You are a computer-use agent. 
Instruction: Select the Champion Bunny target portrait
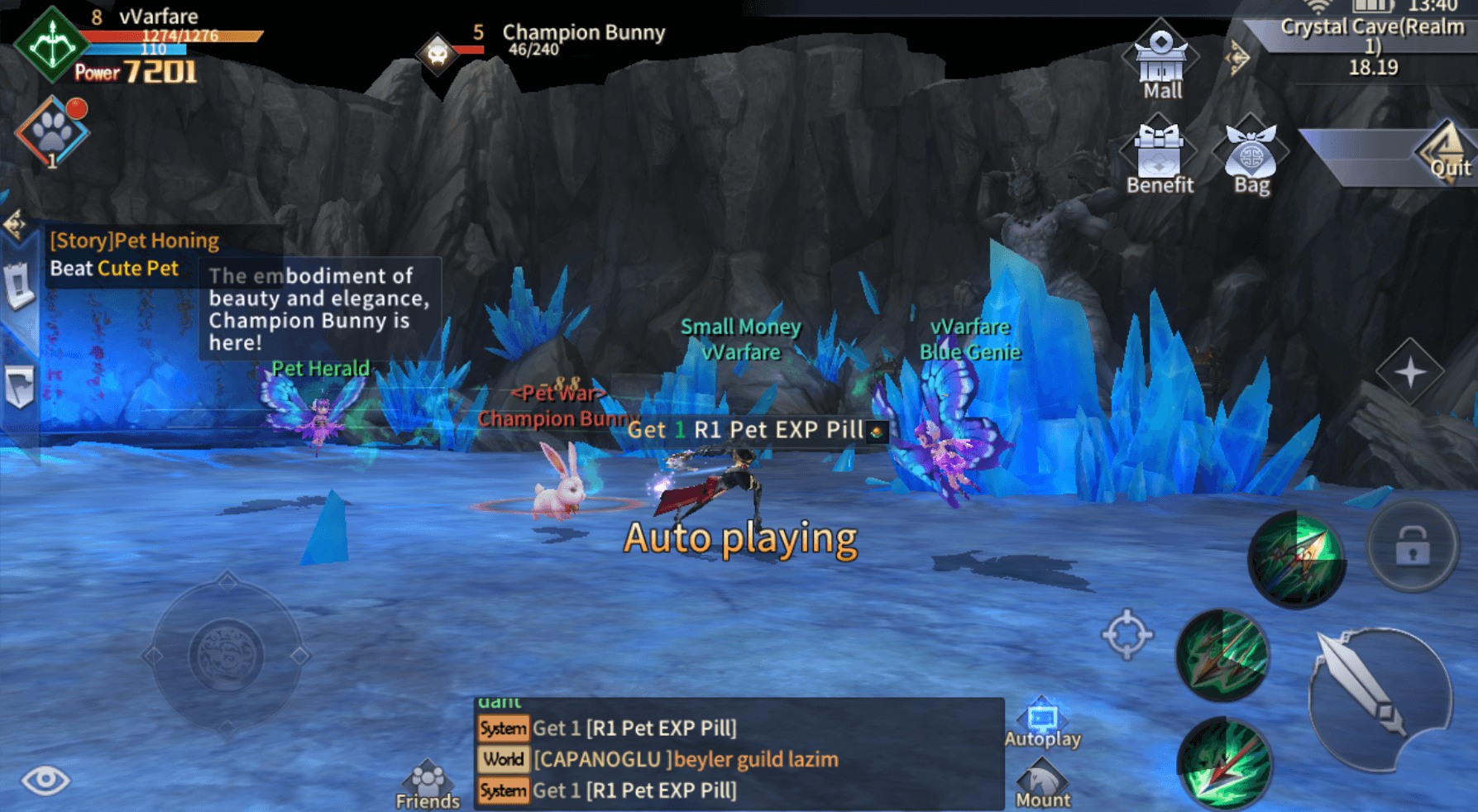[x=437, y=55]
